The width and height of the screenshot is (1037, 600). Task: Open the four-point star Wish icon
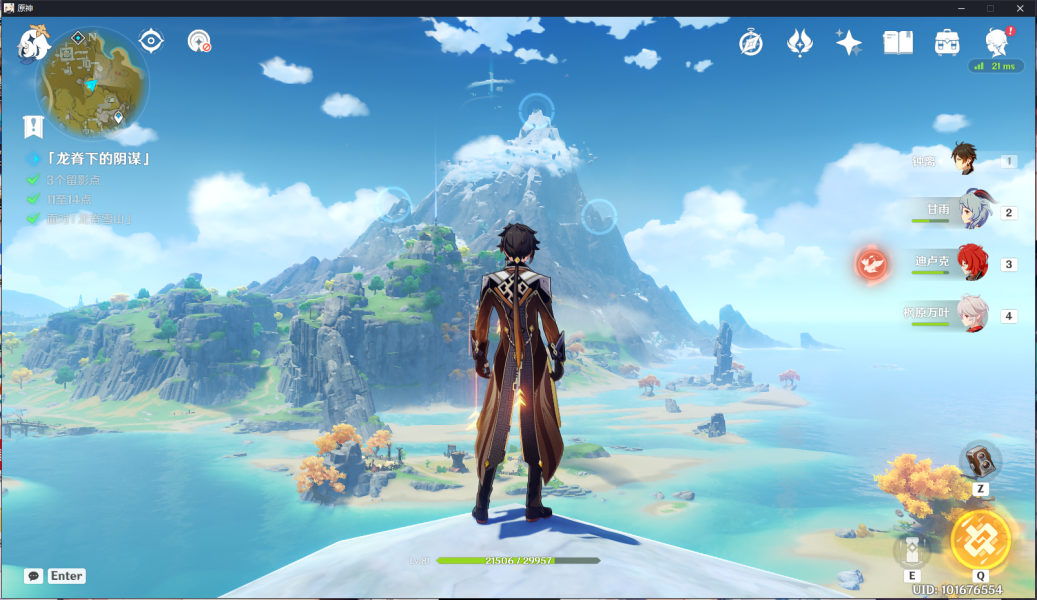pos(848,42)
